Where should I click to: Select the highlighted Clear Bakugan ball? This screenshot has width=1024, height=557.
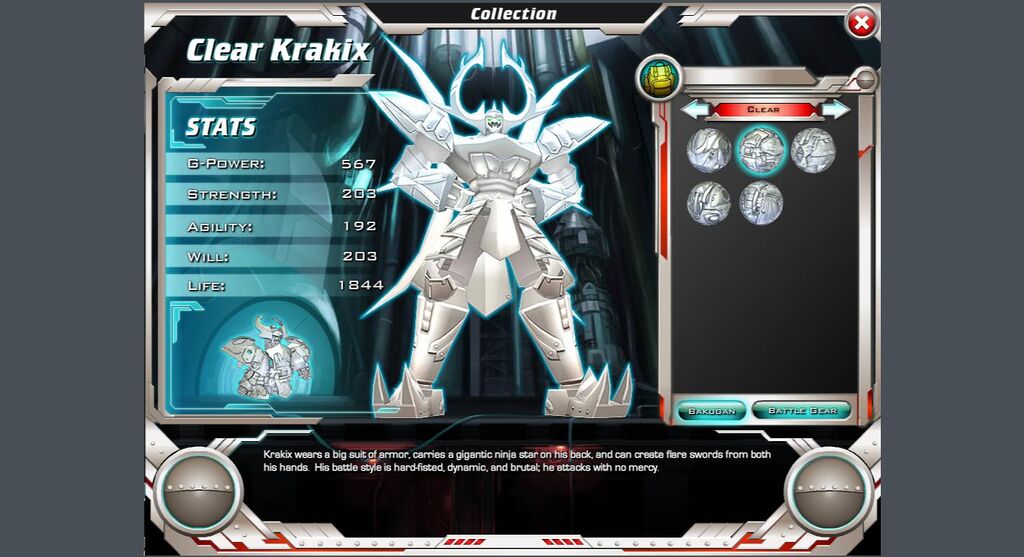coord(761,150)
